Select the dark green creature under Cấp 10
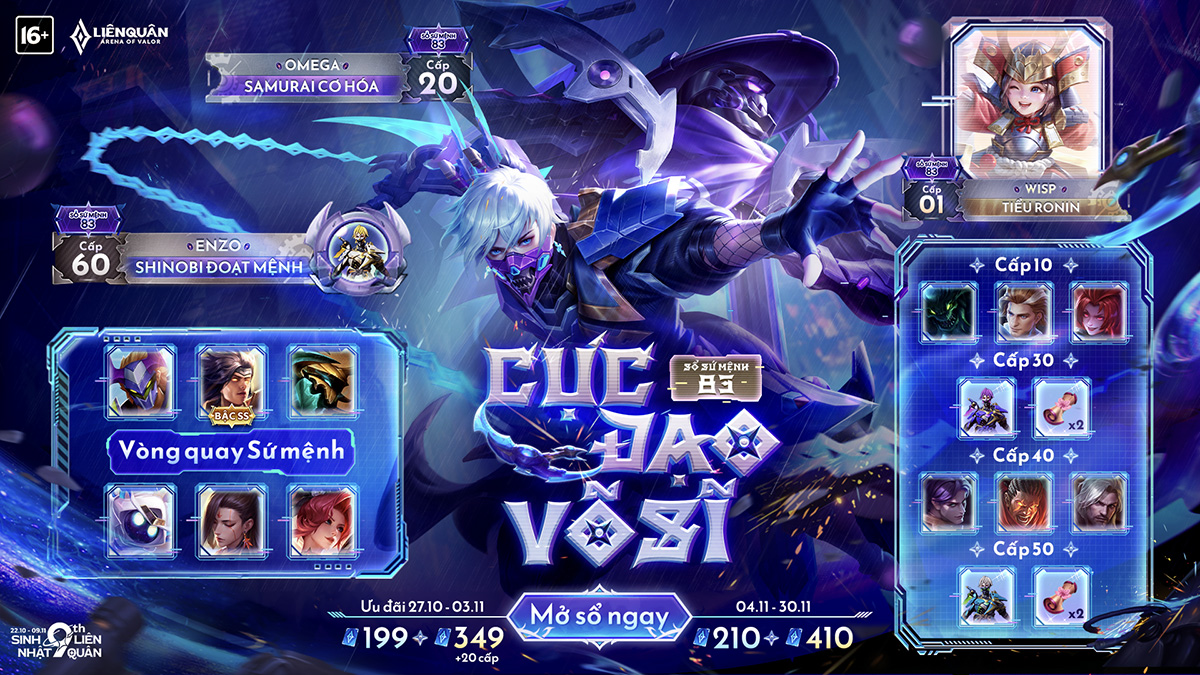The width and height of the screenshot is (1200, 675). 948,310
